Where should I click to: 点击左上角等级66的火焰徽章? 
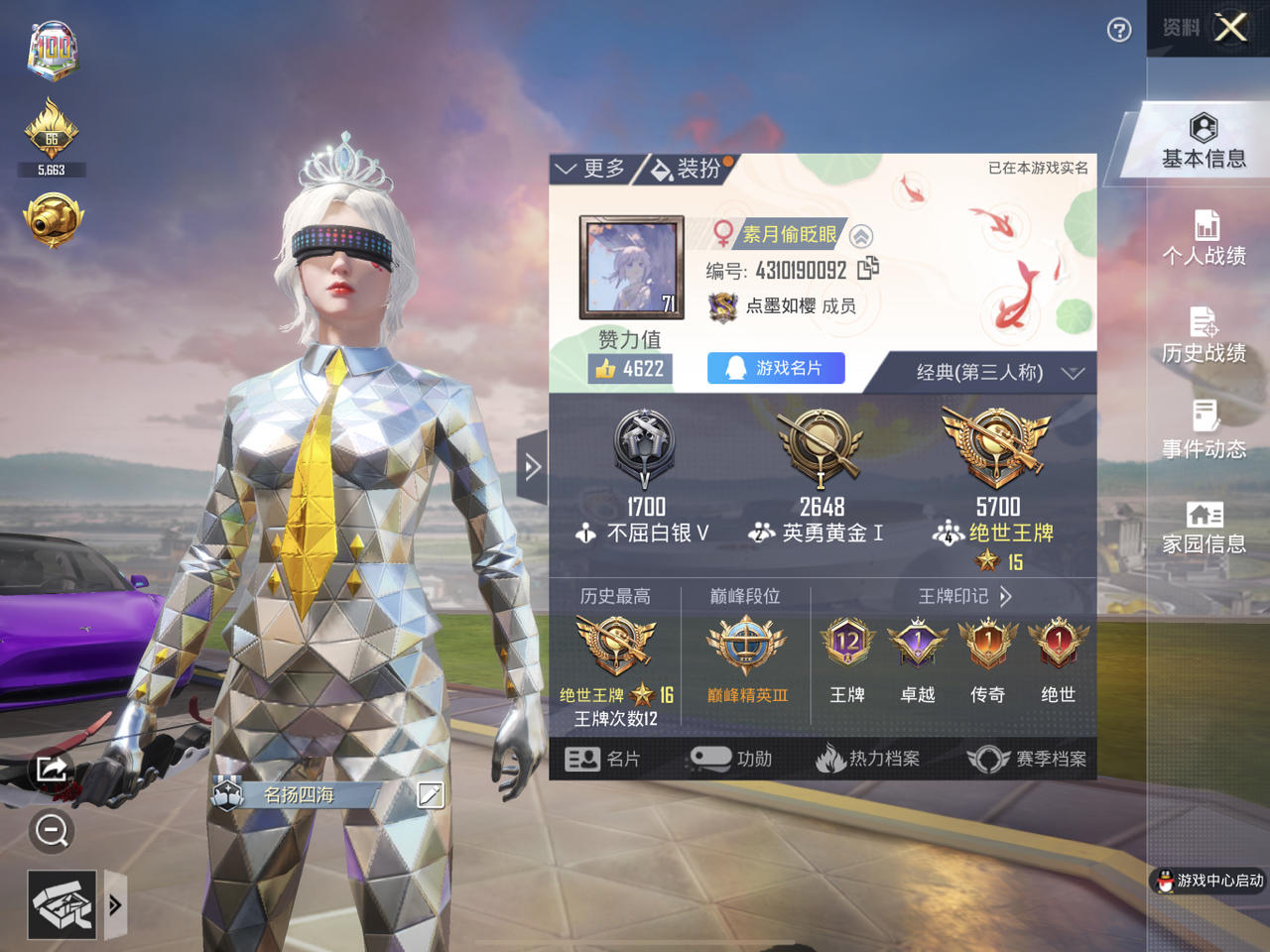(52, 134)
